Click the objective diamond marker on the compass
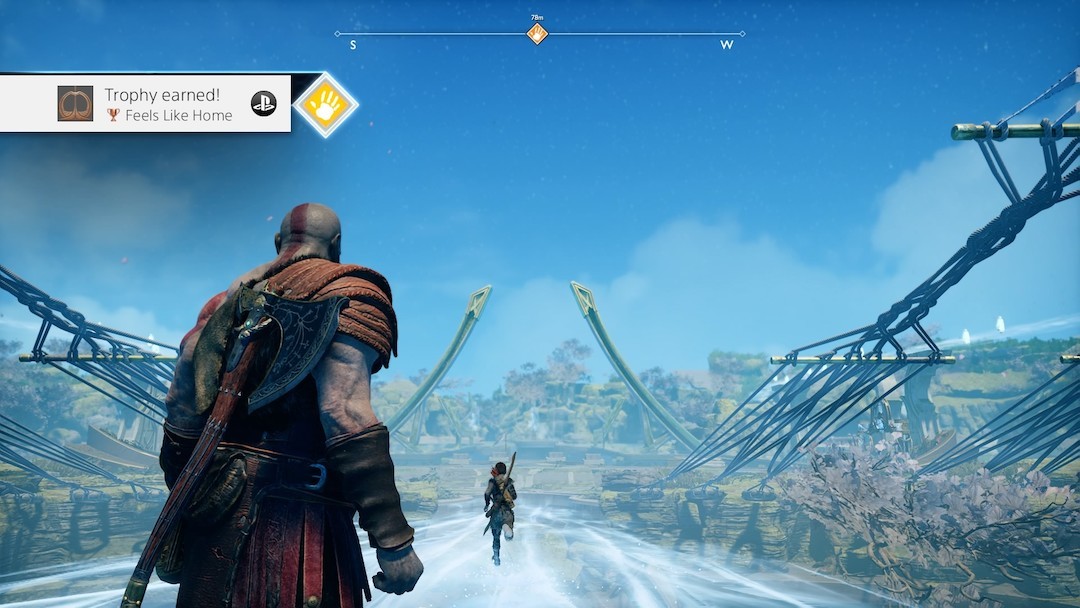The height and width of the screenshot is (608, 1080). coord(537,34)
